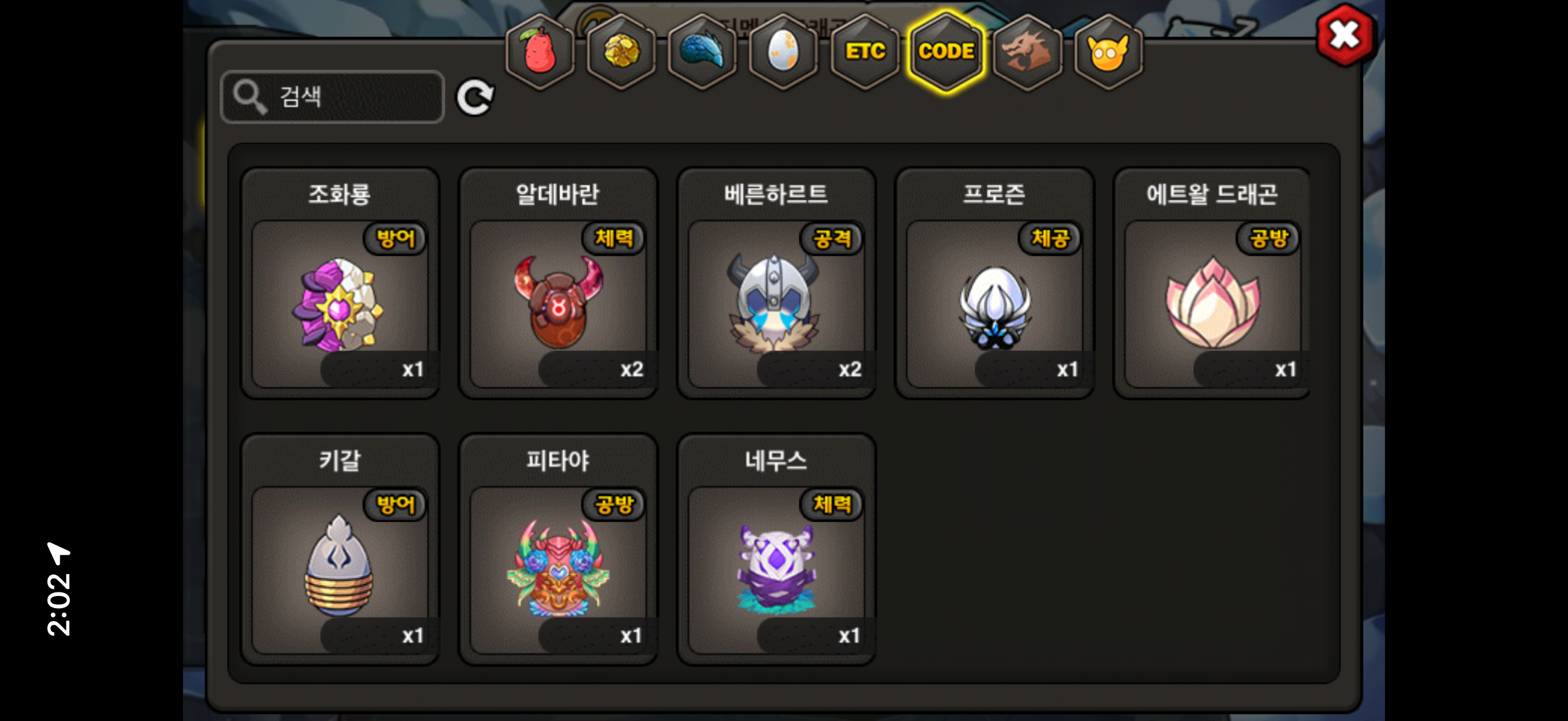Select the blue dragon scale tab
The width and height of the screenshot is (1568, 721).
[x=702, y=52]
